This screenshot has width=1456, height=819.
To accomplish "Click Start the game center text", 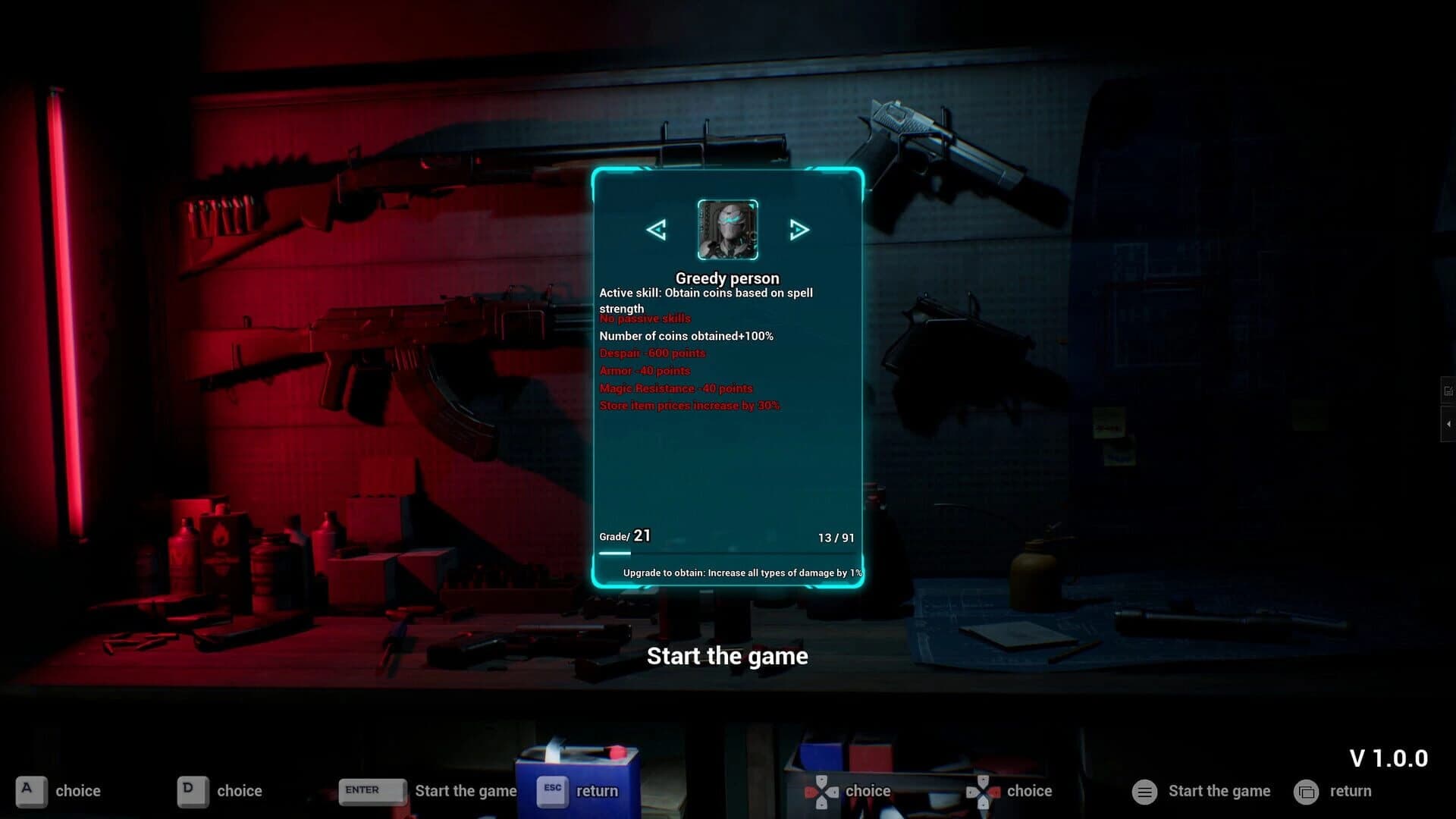I will [727, 655].
